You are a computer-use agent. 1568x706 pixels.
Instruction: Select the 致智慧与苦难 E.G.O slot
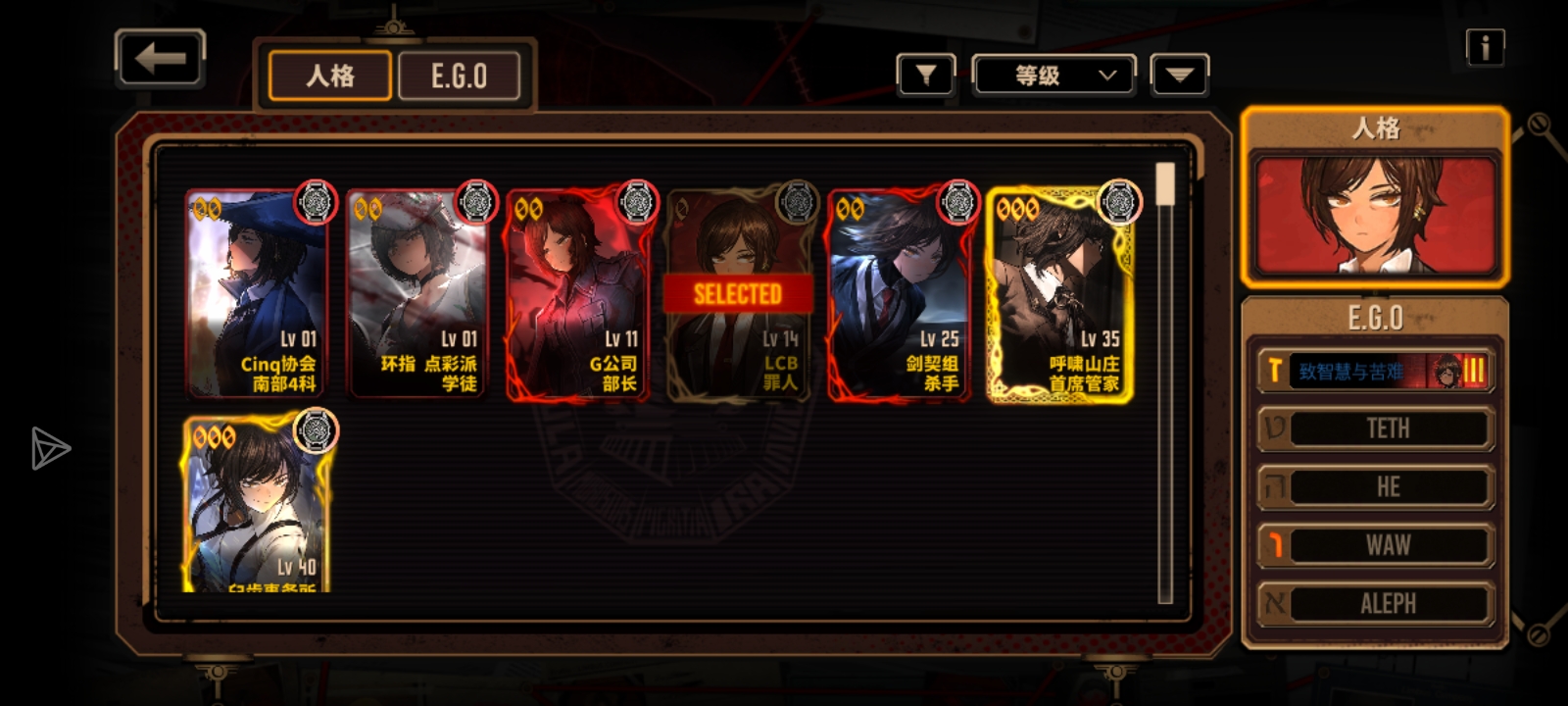point(1375,371)
